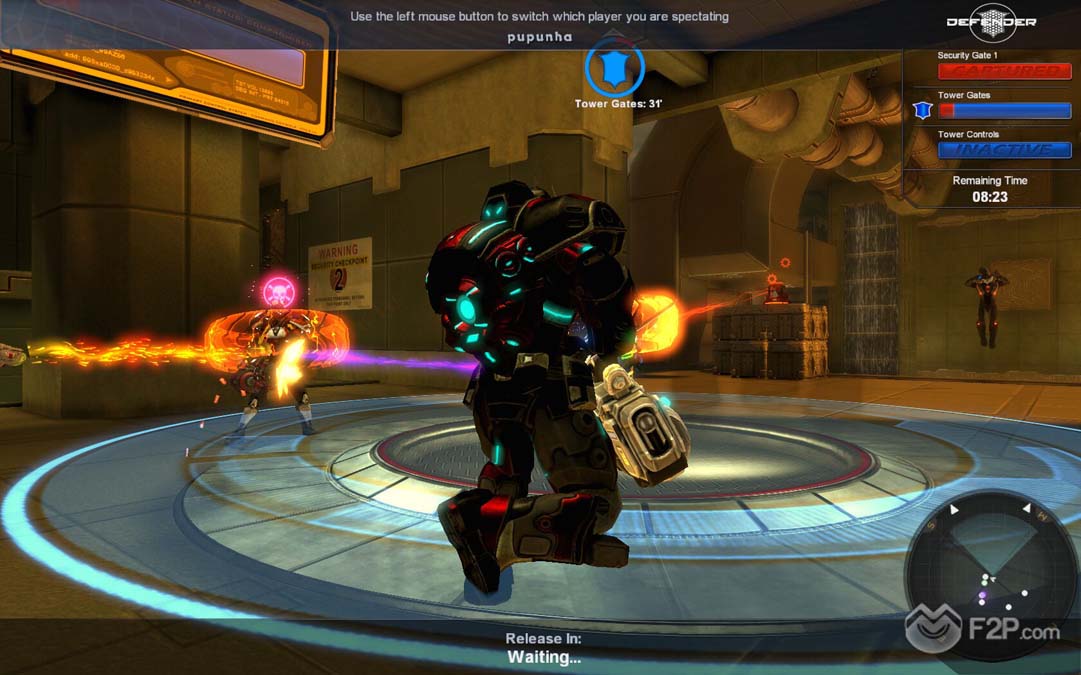Click the spectated player name pupunha

point(539,37)
